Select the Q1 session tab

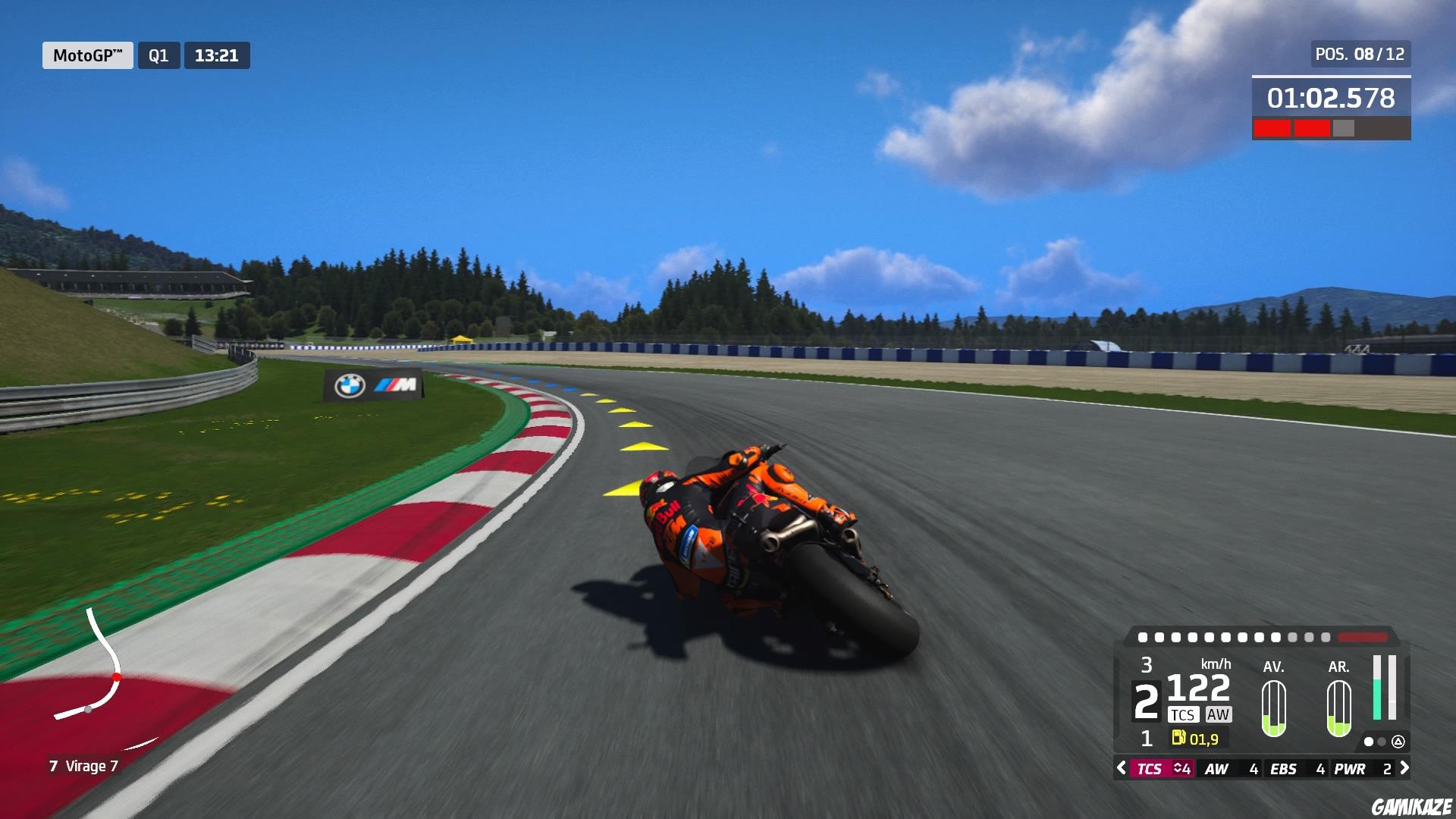159,55
